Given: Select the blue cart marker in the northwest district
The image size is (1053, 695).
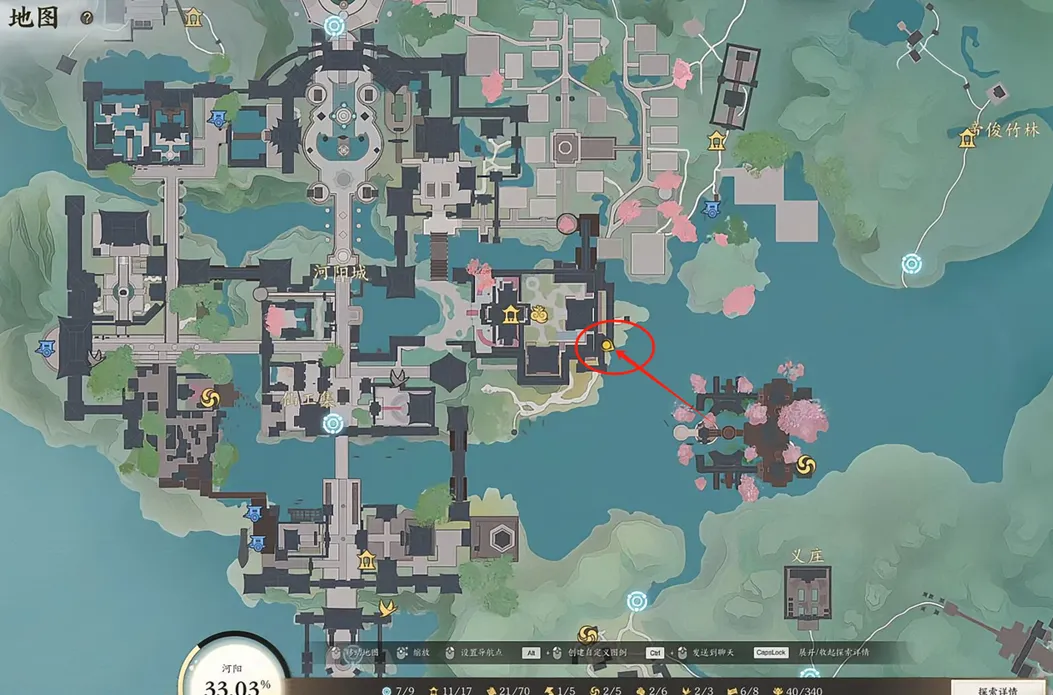Looking at the screenshot, I should tap(217, 119).
